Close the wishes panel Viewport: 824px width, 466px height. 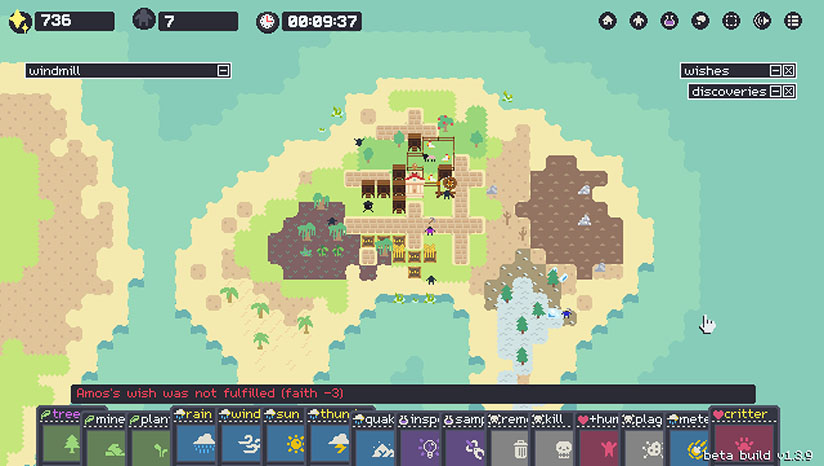point(788,71)
